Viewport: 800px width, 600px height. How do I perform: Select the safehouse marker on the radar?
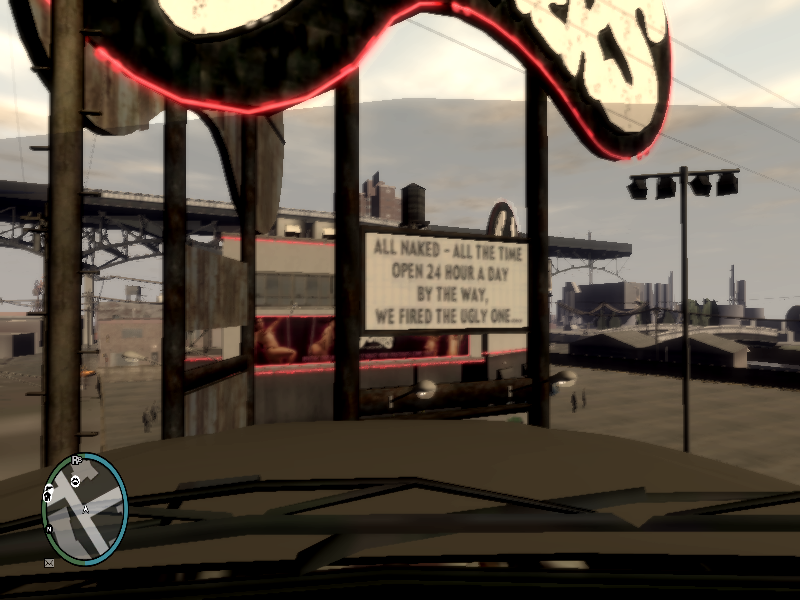point(48,494)
